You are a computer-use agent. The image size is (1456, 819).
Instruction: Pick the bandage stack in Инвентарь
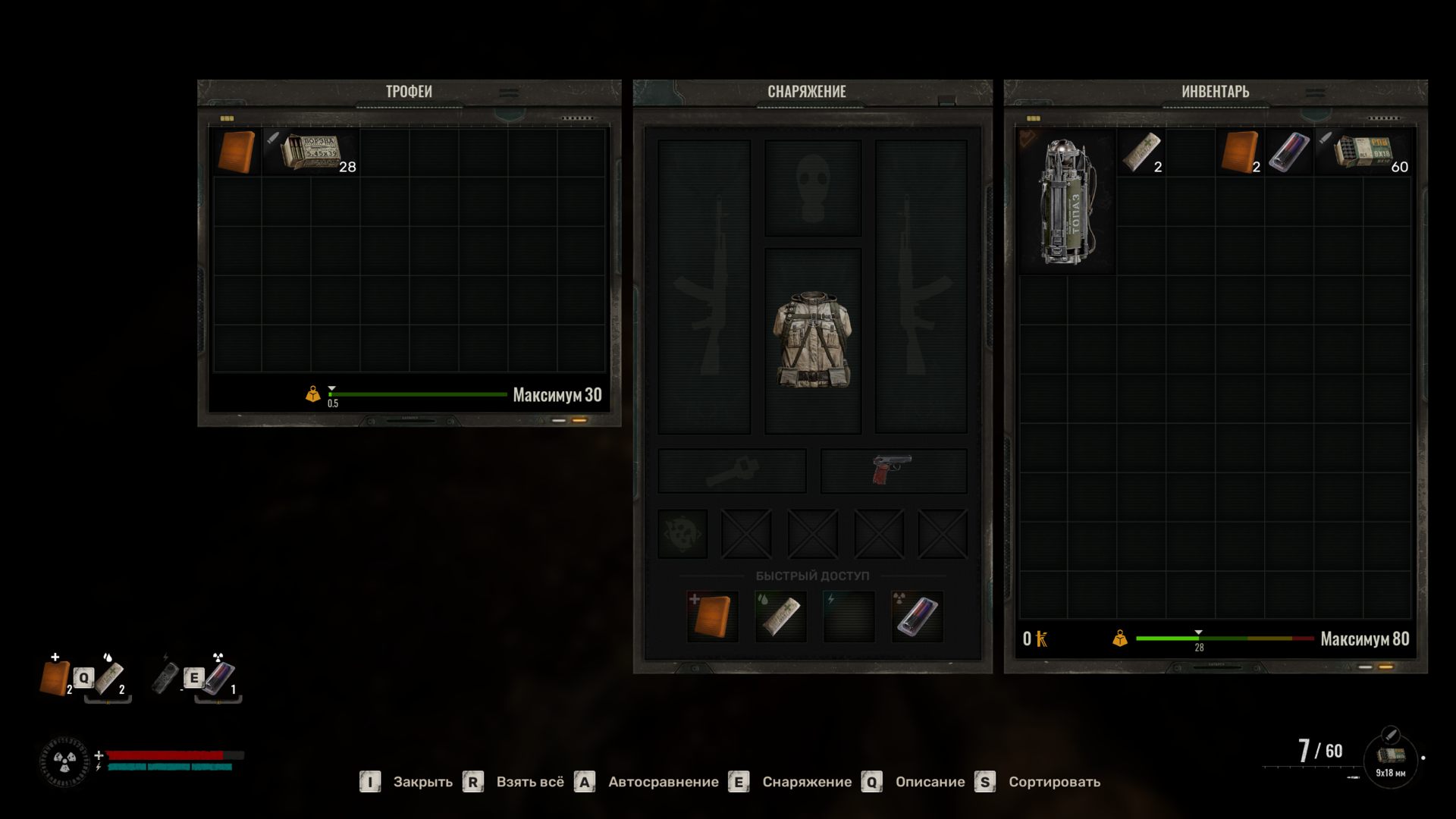(x=1141, y=152)
